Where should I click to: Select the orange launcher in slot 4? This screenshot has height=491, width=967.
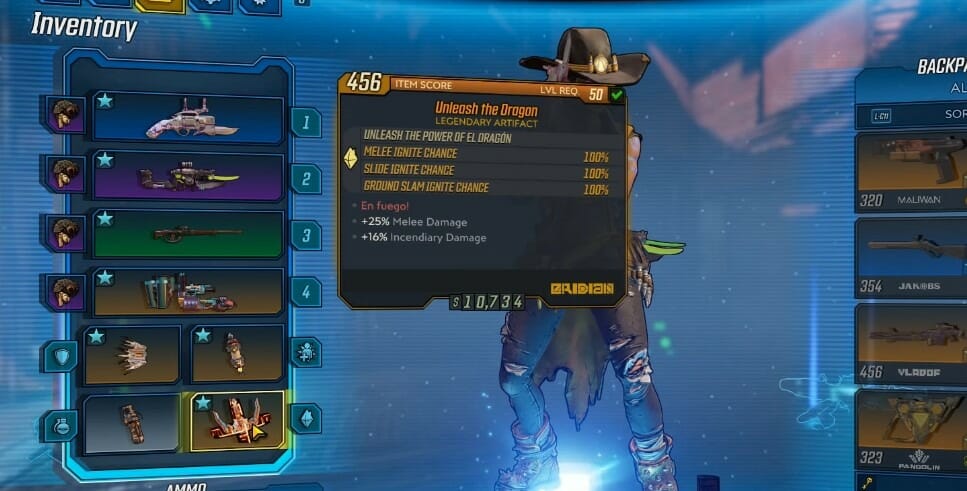pos(190,291)
